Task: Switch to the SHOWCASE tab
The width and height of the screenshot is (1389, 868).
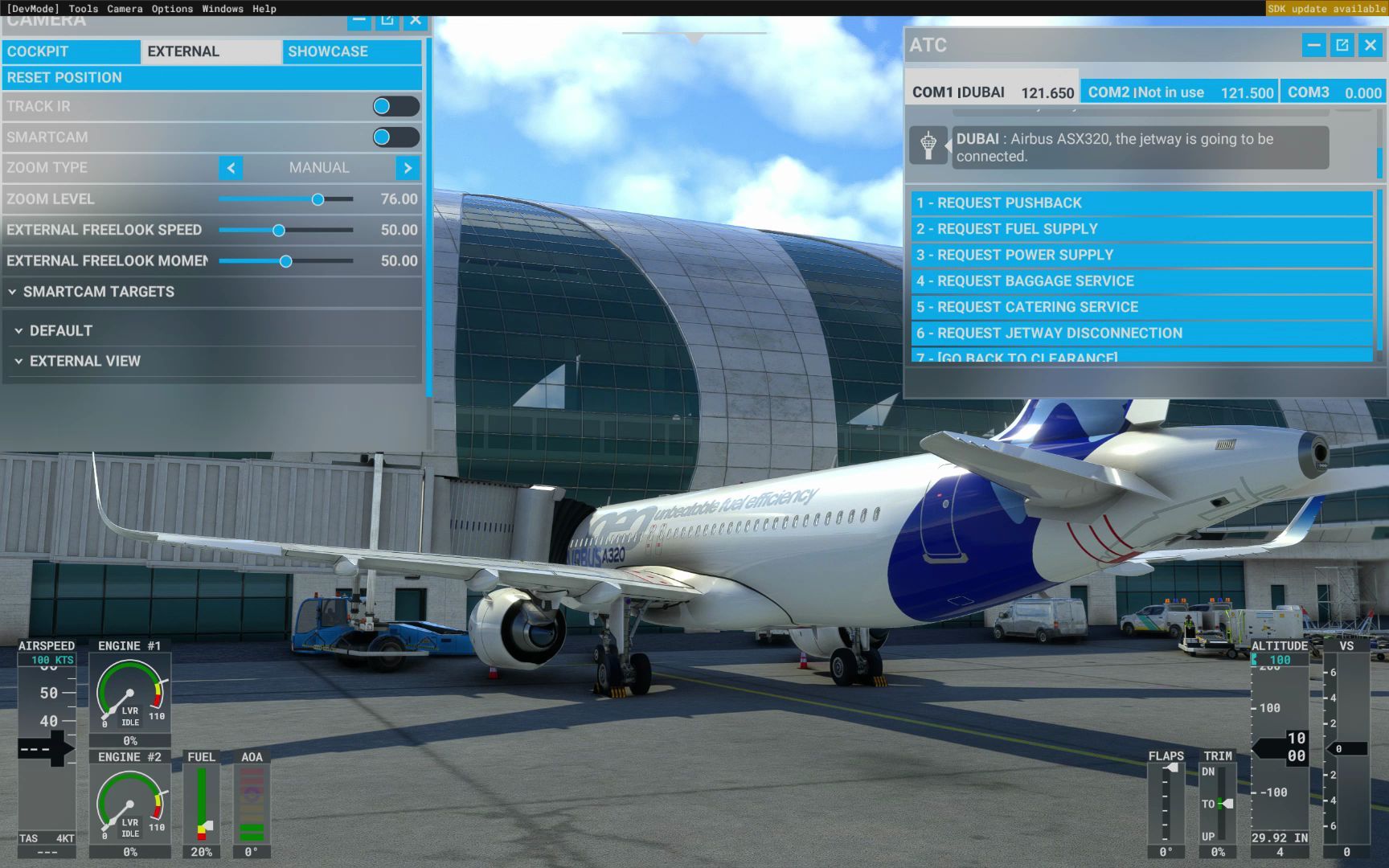Action: pos(329,51)
